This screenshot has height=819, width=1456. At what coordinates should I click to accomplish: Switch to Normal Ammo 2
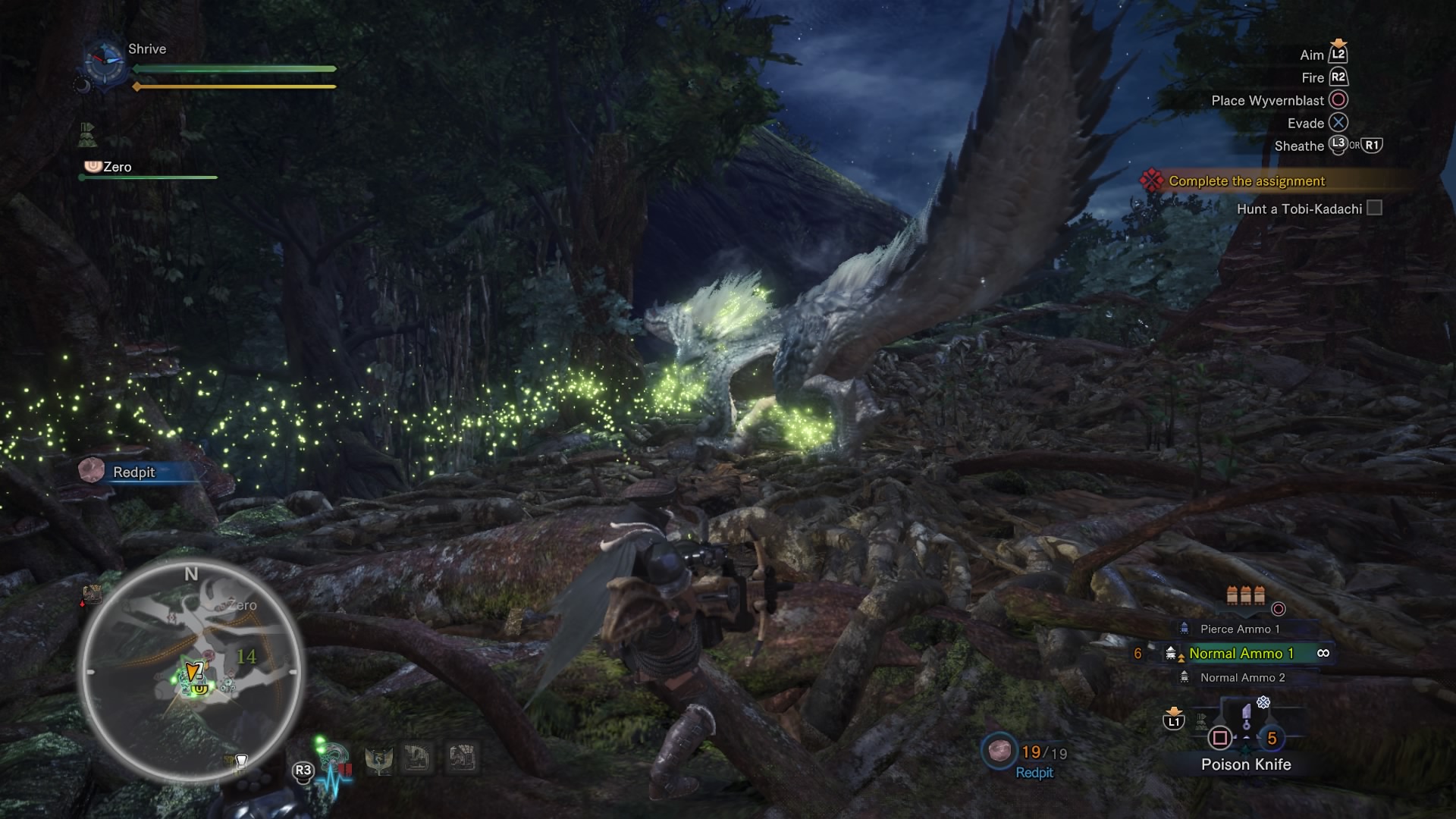click(1242, 677)
